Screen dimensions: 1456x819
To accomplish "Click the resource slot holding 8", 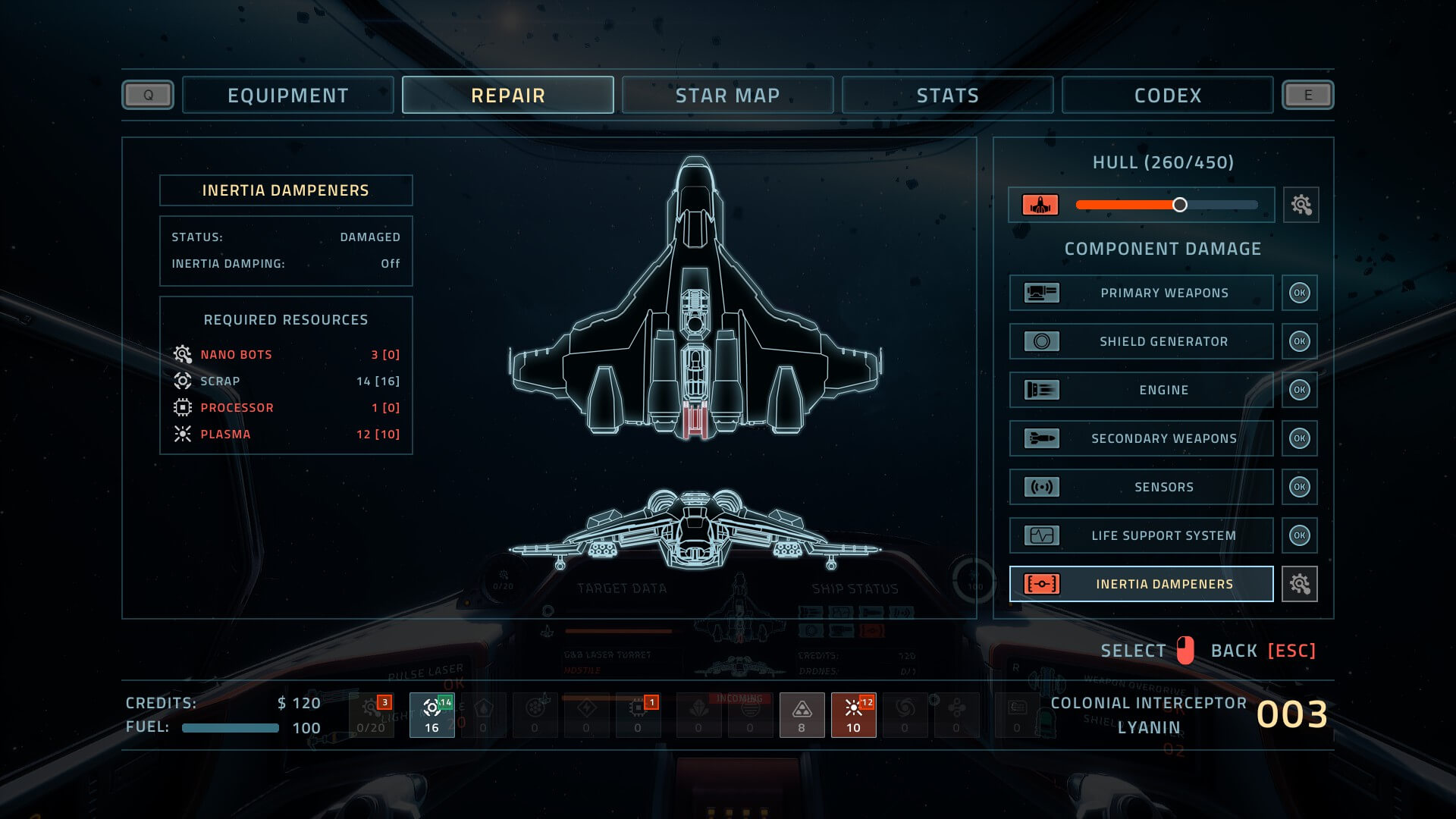I will (802, 715).
